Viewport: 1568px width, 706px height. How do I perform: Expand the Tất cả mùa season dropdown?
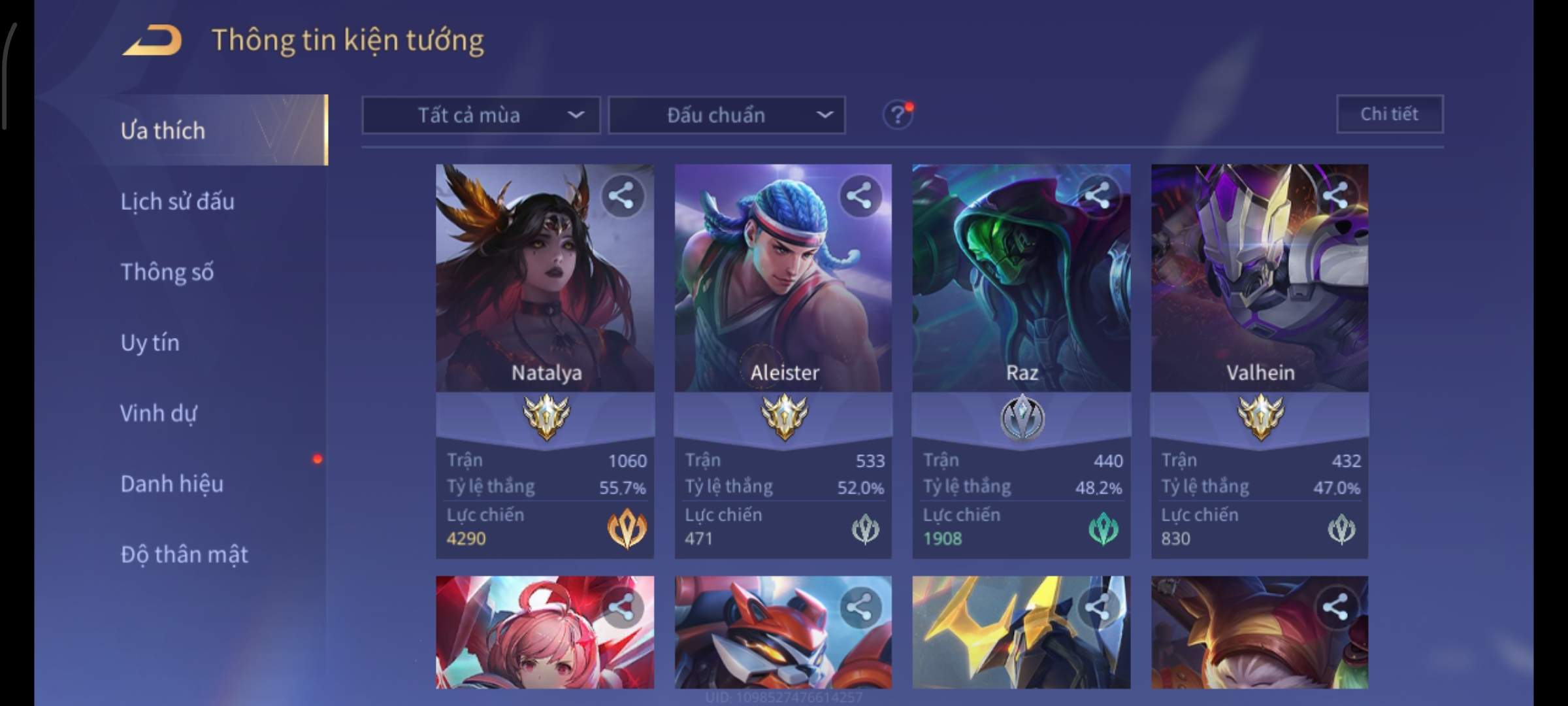(x=481, y=116)
